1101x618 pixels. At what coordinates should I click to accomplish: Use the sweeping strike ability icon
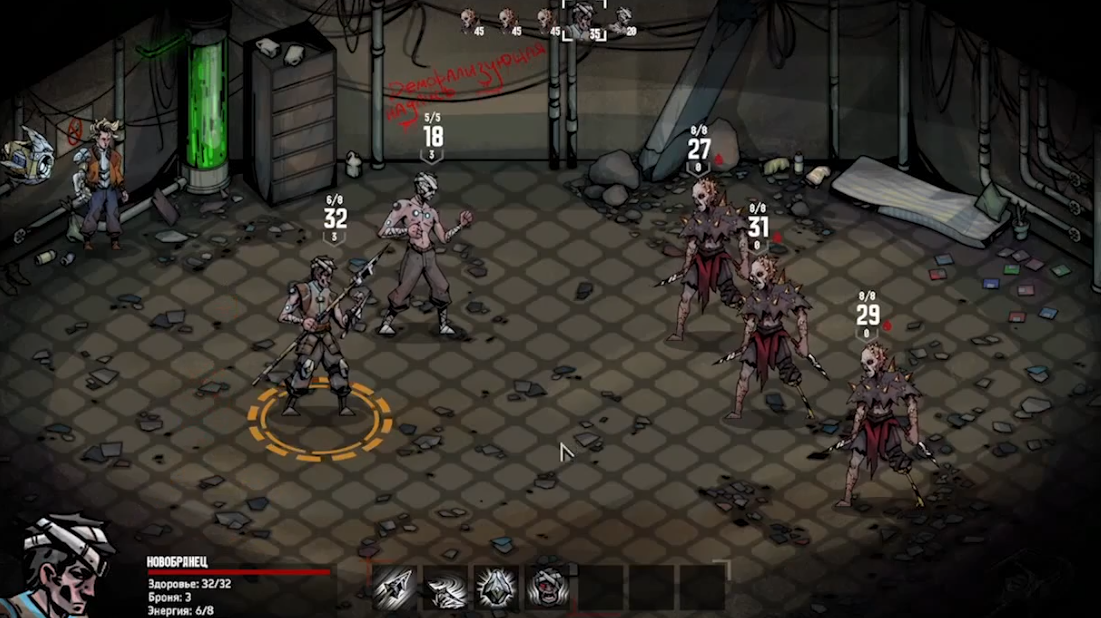click(446, 587)
